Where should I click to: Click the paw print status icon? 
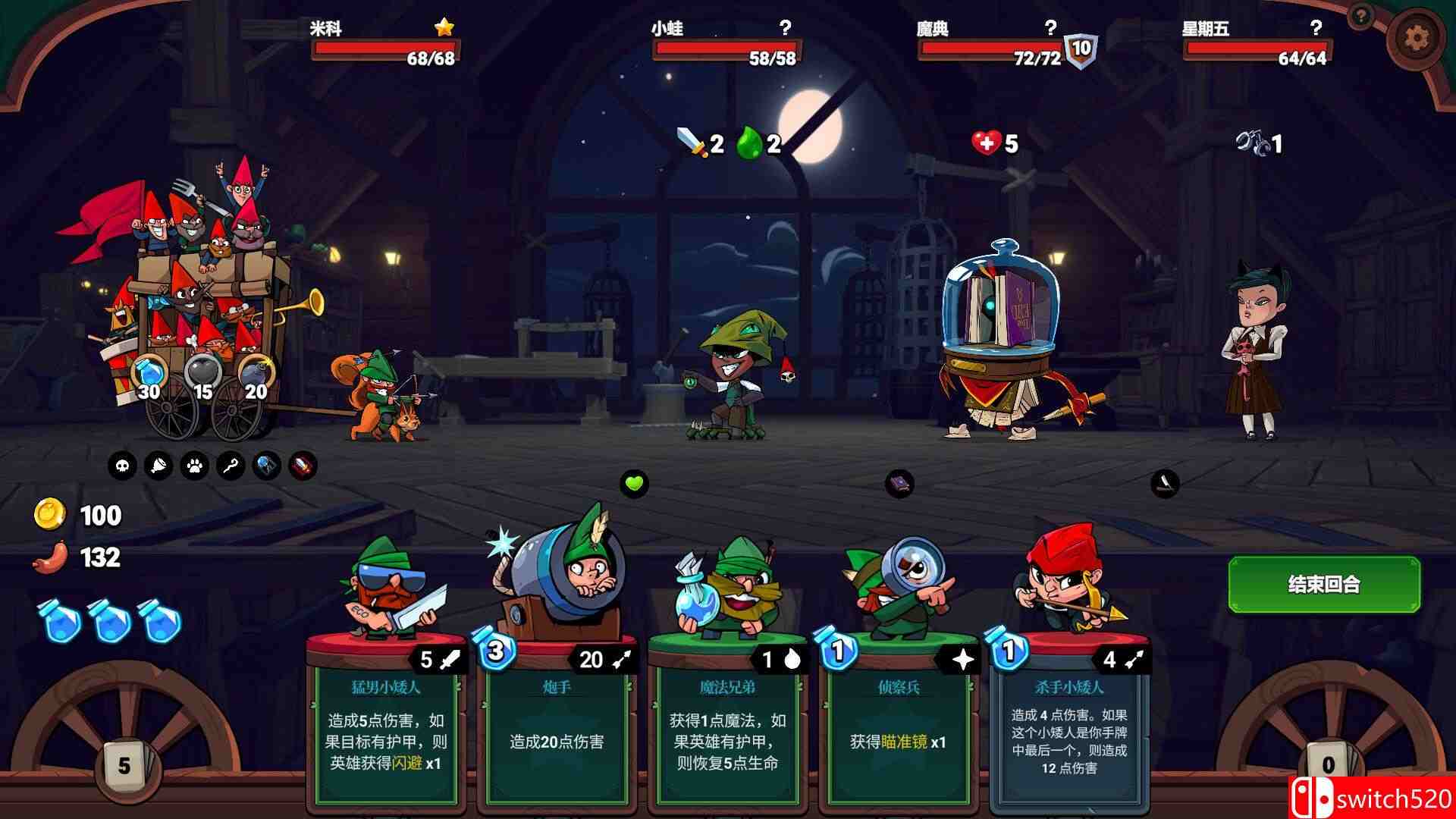[x=194, y=466]
